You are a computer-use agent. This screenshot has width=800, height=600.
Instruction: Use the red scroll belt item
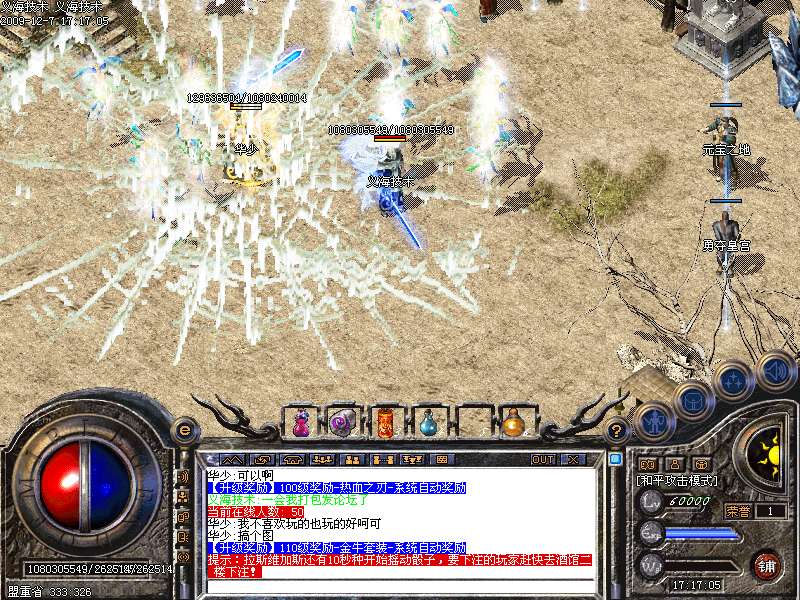(x=385, y=423)
